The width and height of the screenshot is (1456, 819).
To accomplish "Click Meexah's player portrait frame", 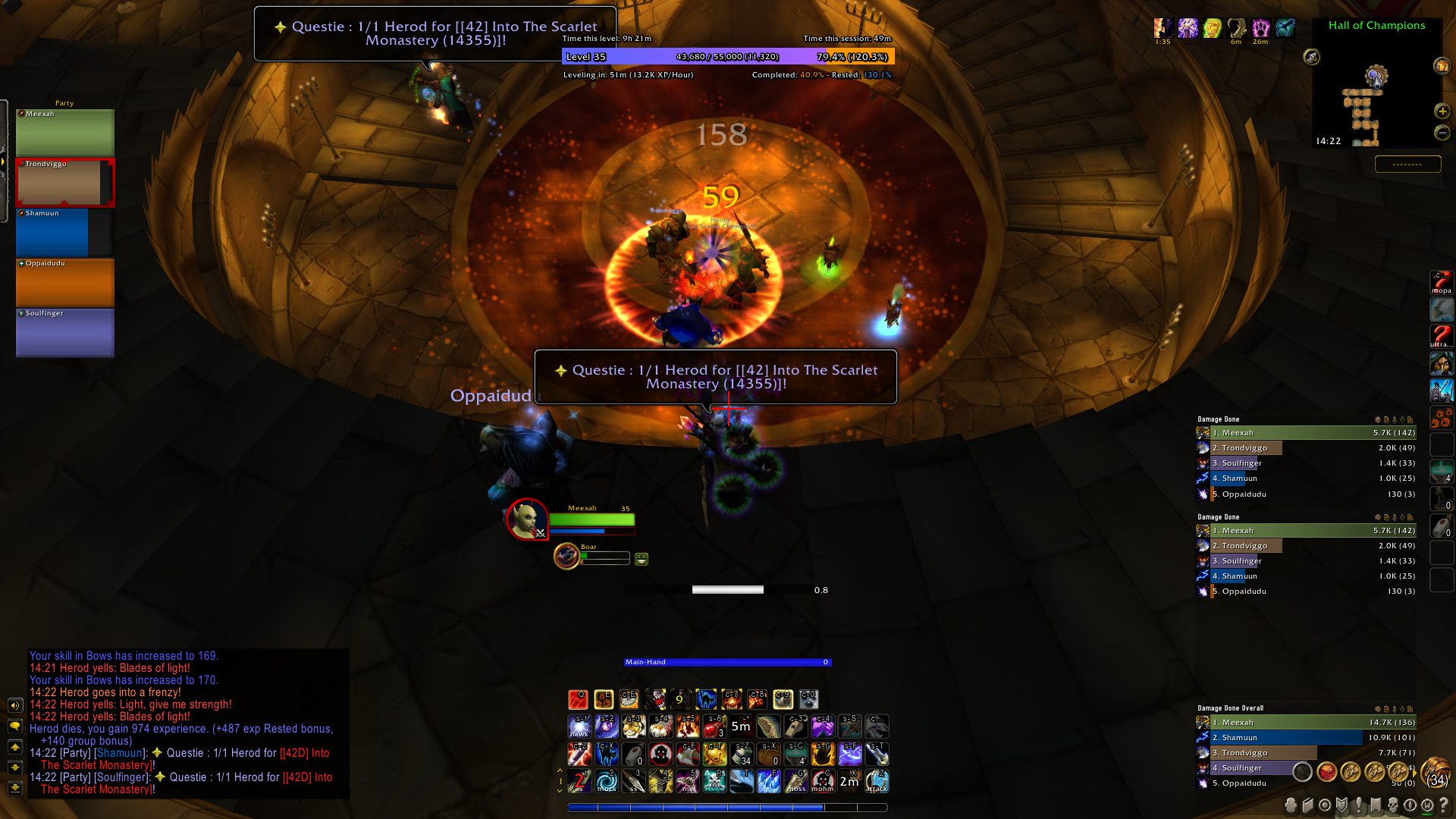I will [x=527, y=519].
